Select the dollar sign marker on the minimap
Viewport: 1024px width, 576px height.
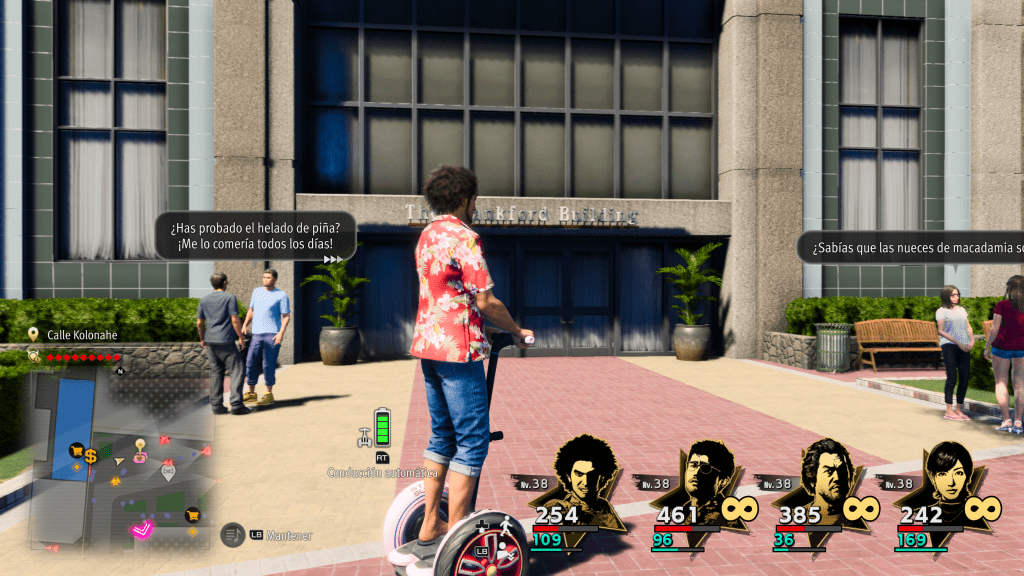[x=90, y=456]
